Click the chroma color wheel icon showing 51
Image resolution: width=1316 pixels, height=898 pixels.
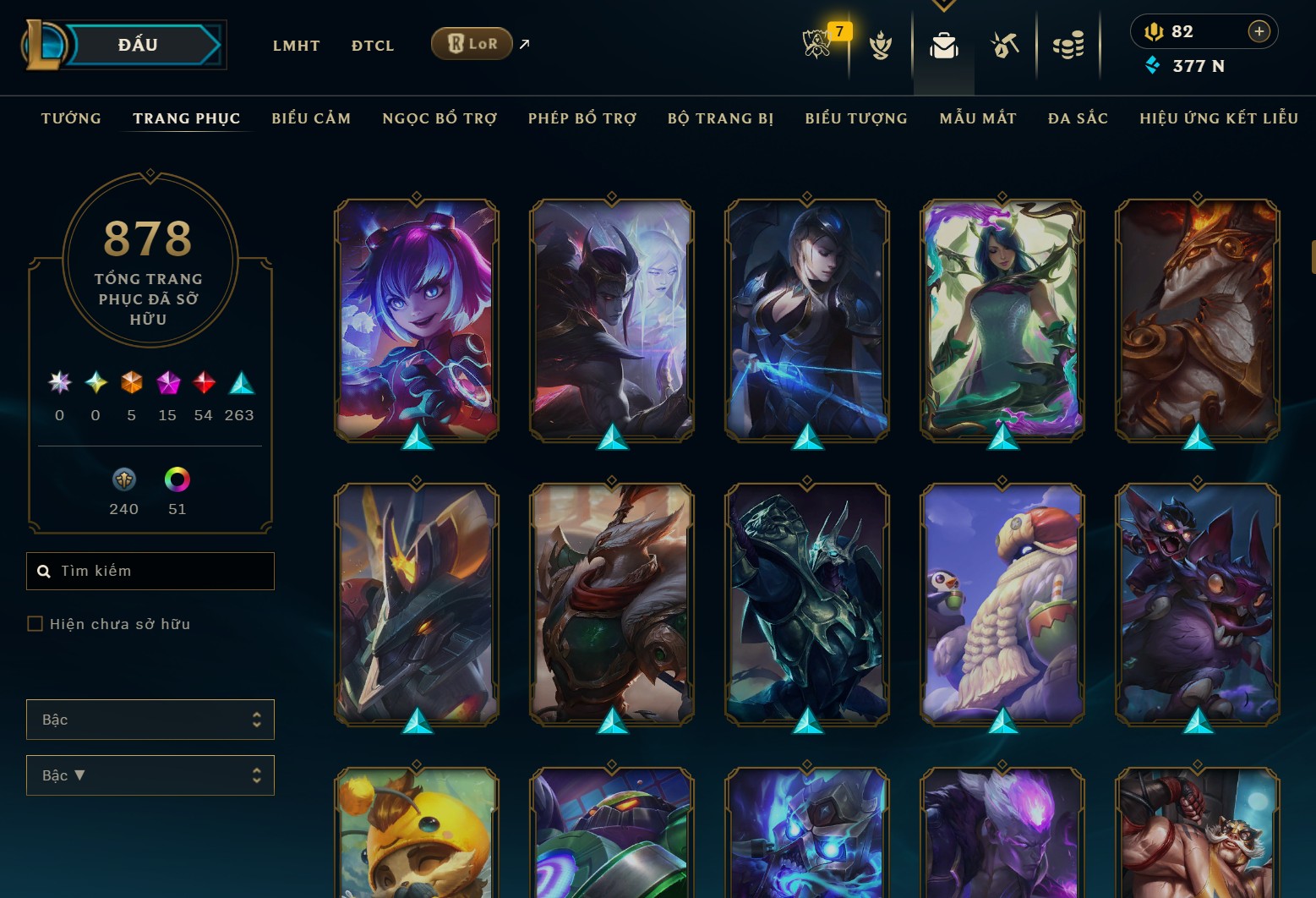tap(176, 480)
